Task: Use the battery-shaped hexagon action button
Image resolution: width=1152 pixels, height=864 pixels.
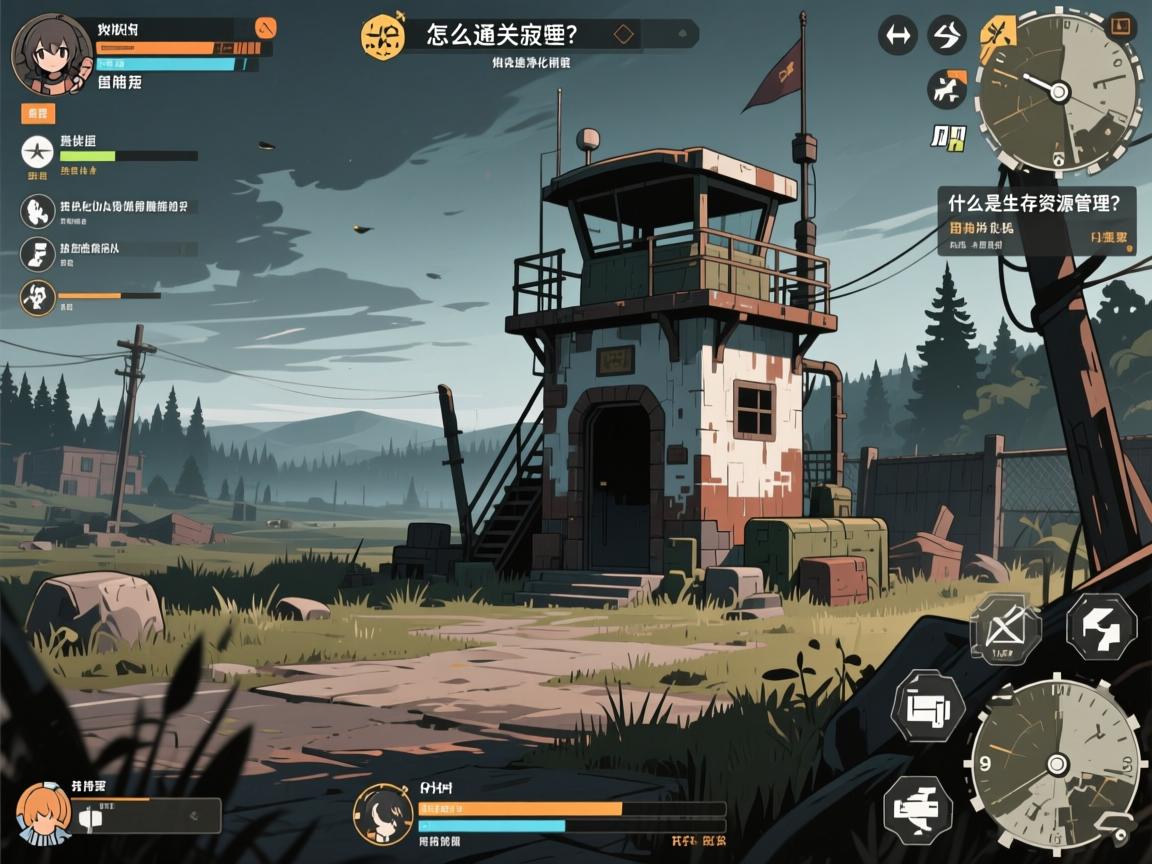Action: pos(928,708)
